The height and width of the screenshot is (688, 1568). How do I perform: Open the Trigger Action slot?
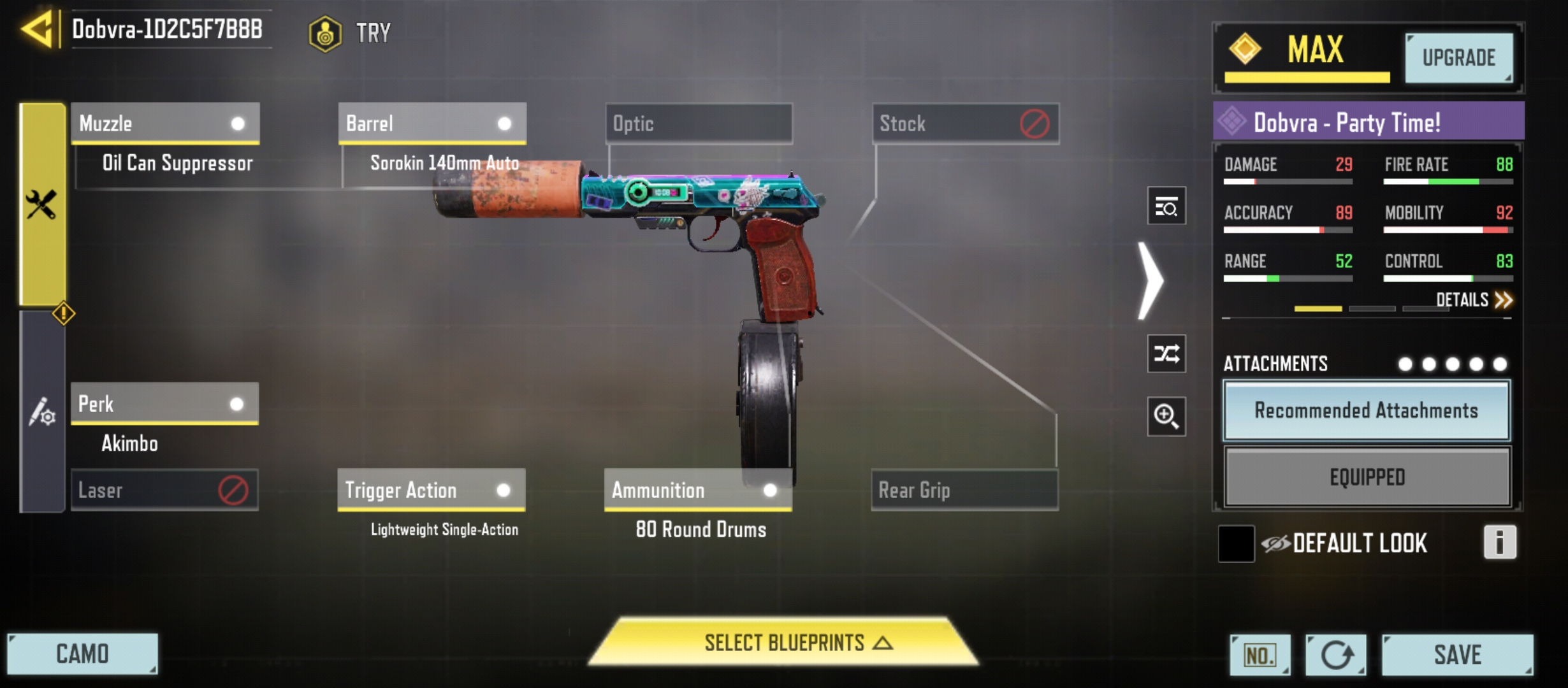[432, 490]
